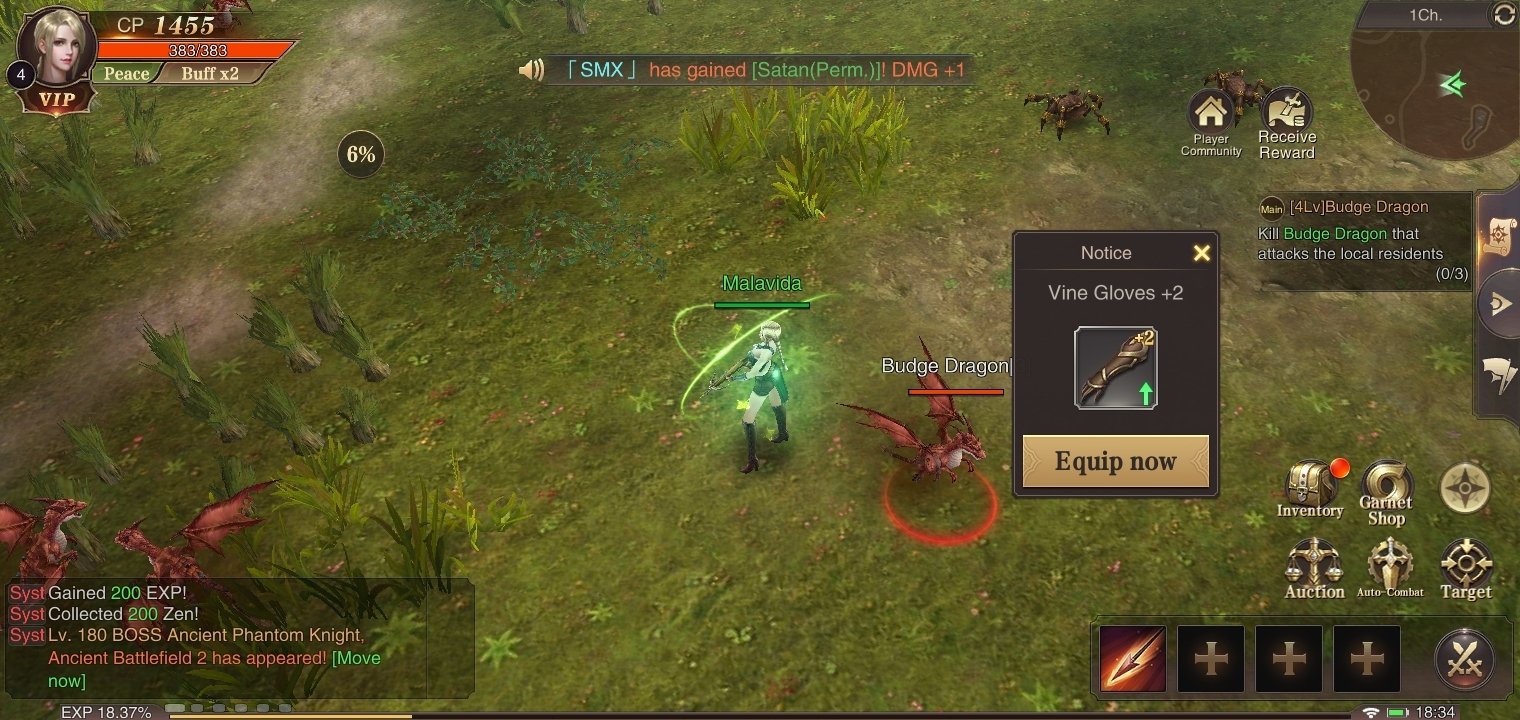The width and height of the screenshot is (1520, 720).
Task: Claim rewards via Receive Reward
Action: pyautogui.click(x=1287, y=122)
